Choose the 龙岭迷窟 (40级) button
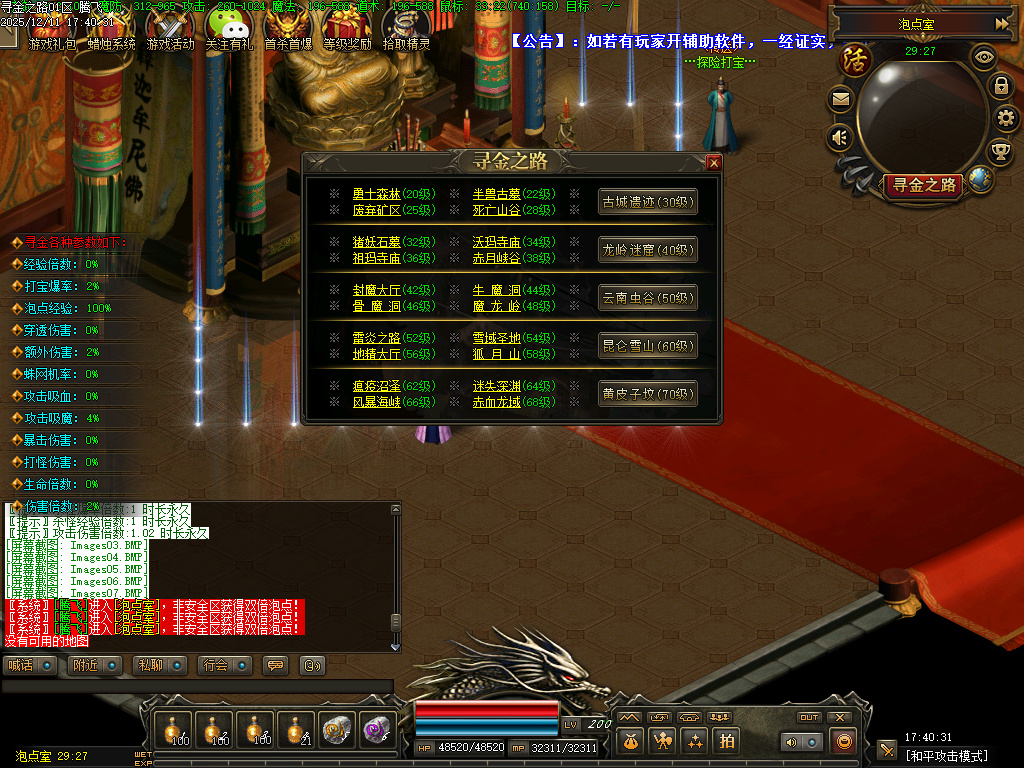Image resolution: width=1024 pixels, height=768 pixels. [x=647, y=249]
